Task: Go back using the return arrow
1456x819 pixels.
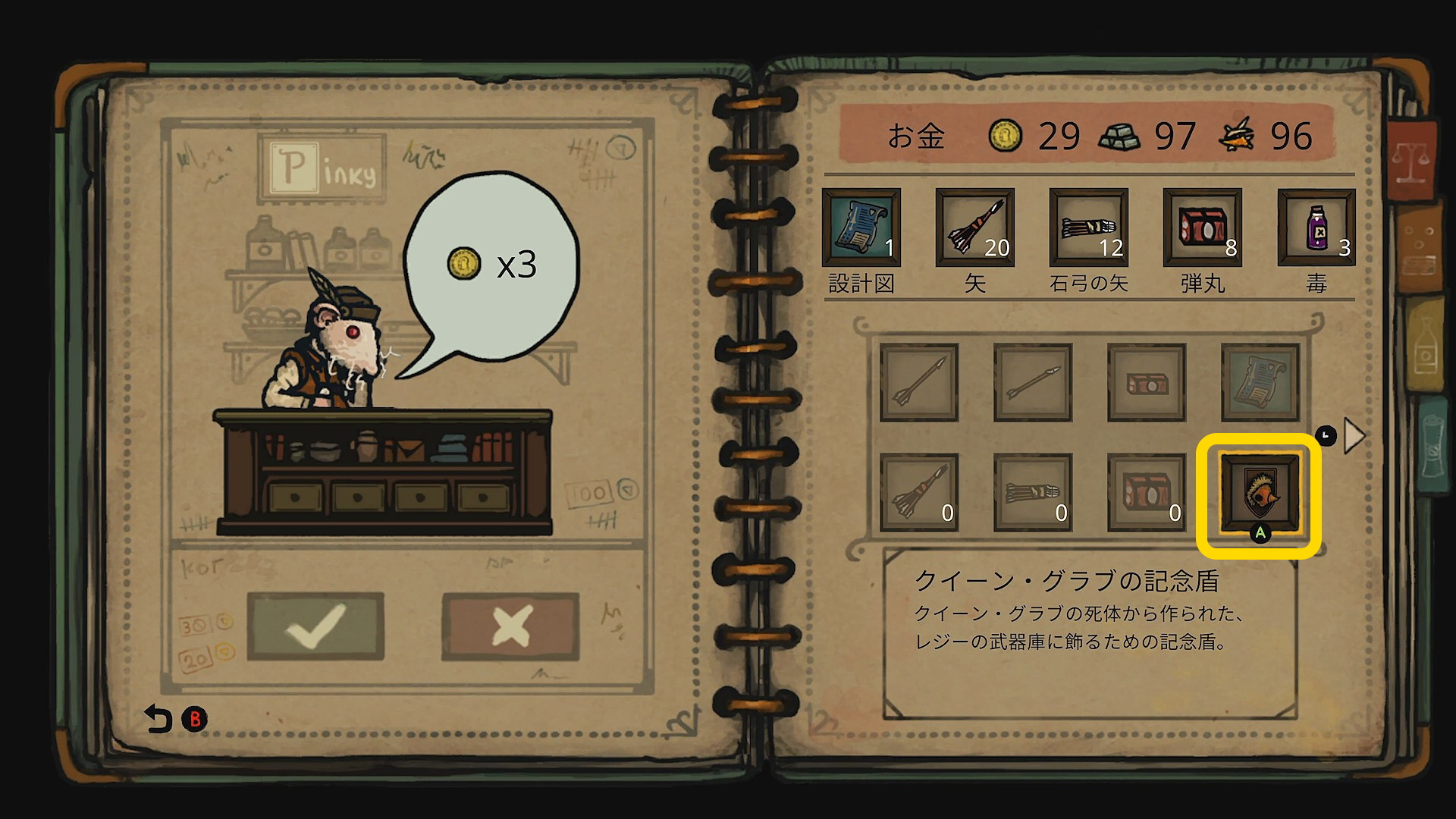Action: [158, 719]
